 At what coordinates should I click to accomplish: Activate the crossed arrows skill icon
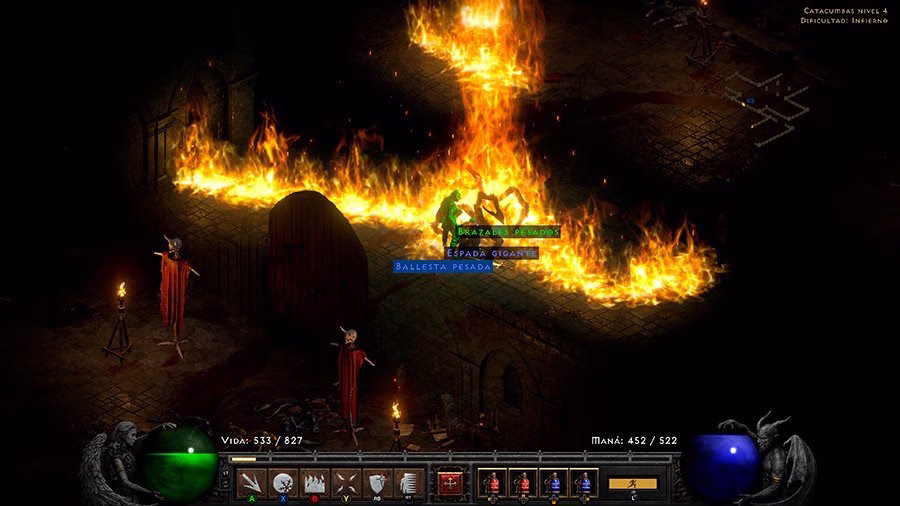(346, 483)
